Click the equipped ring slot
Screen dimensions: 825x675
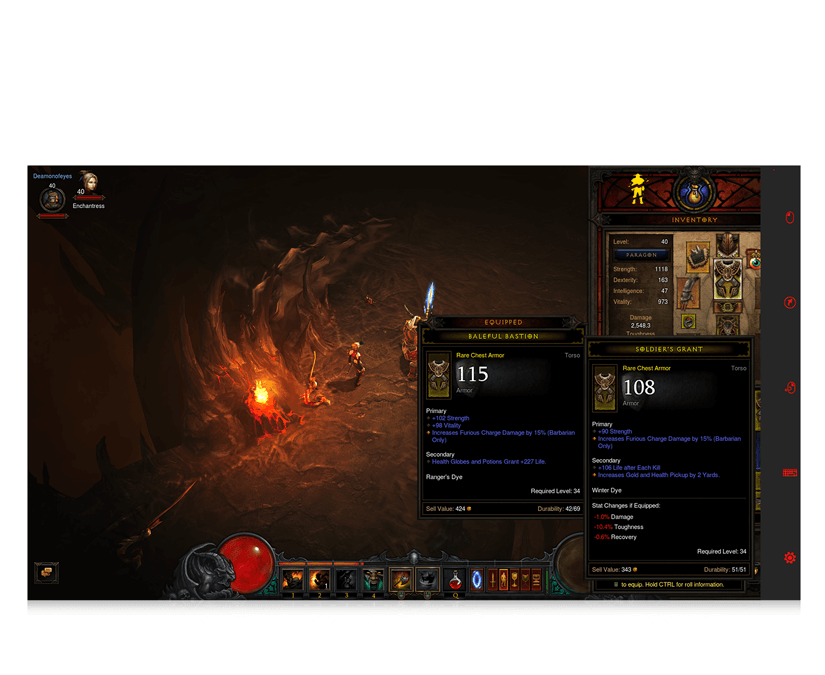pos(688,322)
